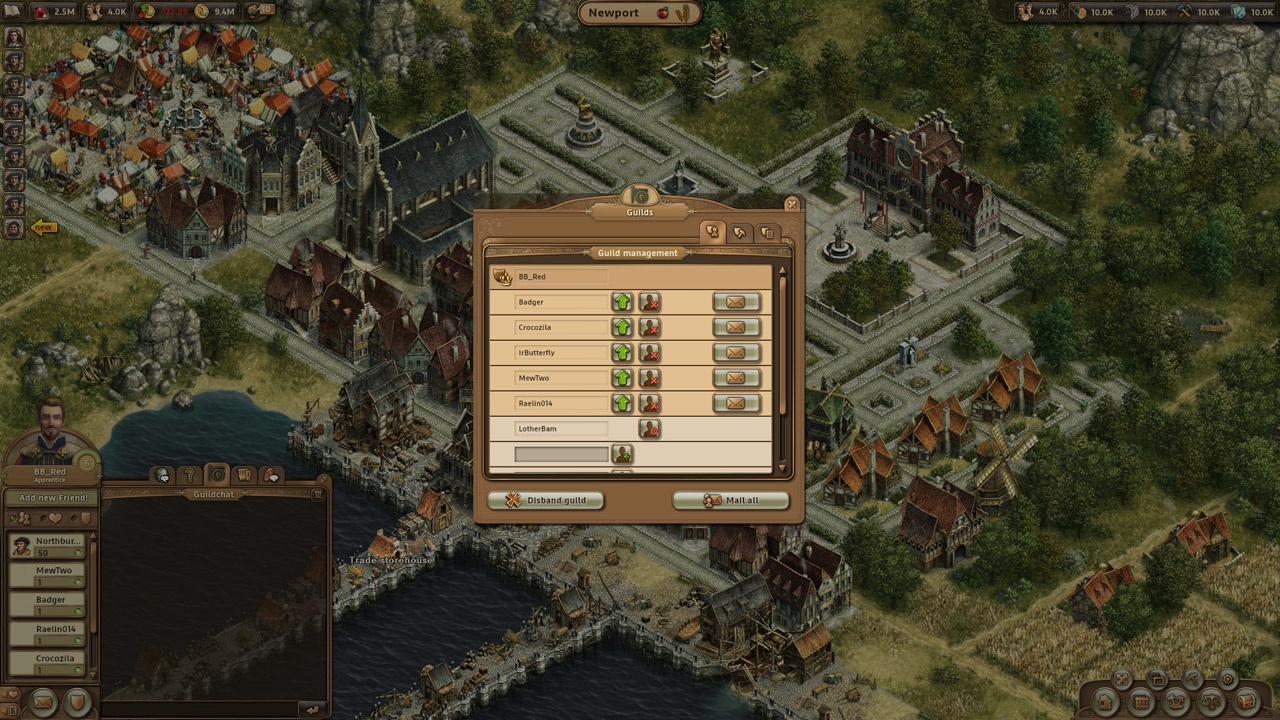Promote Badger with the green arrow

coord(622,302)
